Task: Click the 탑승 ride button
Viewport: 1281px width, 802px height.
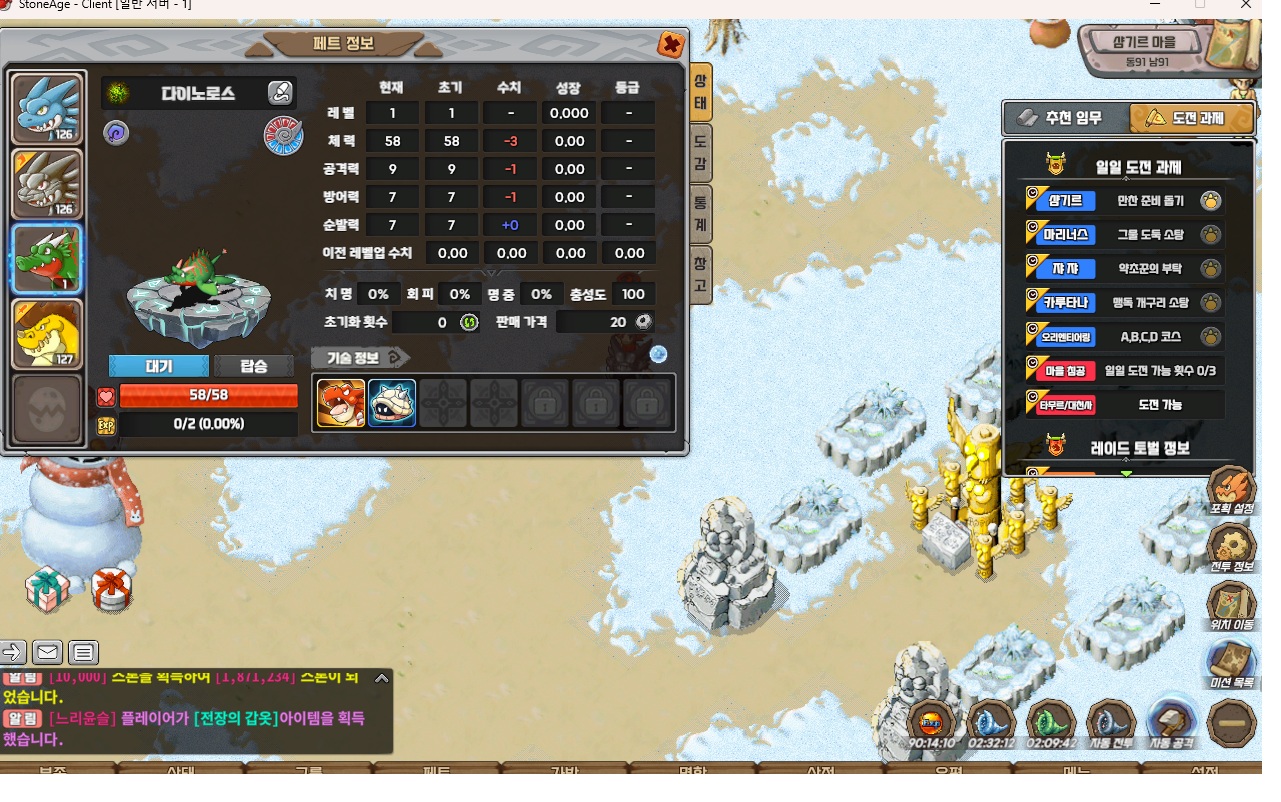Action: tap(254, 366)
